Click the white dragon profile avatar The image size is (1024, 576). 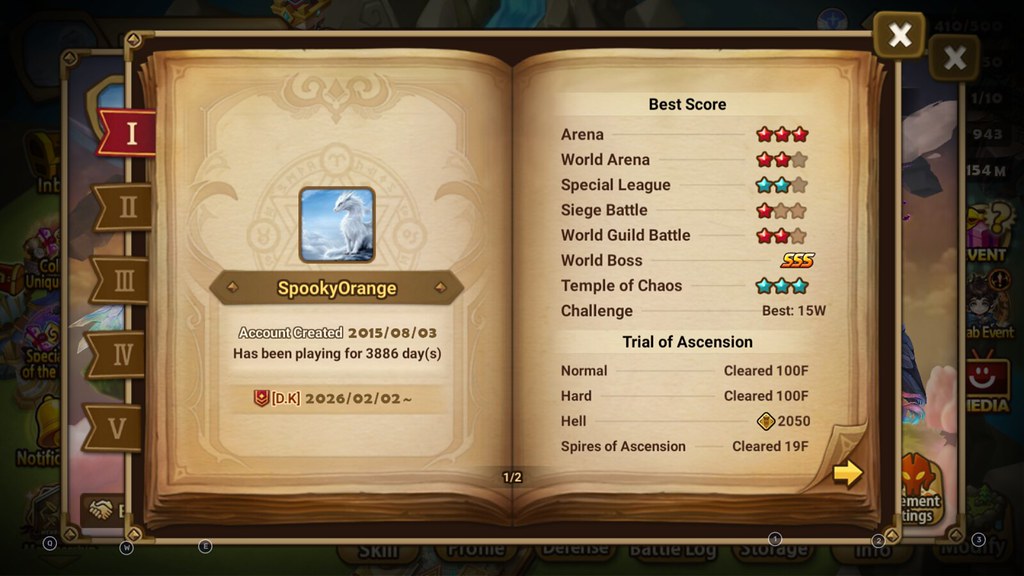[337, 225]
